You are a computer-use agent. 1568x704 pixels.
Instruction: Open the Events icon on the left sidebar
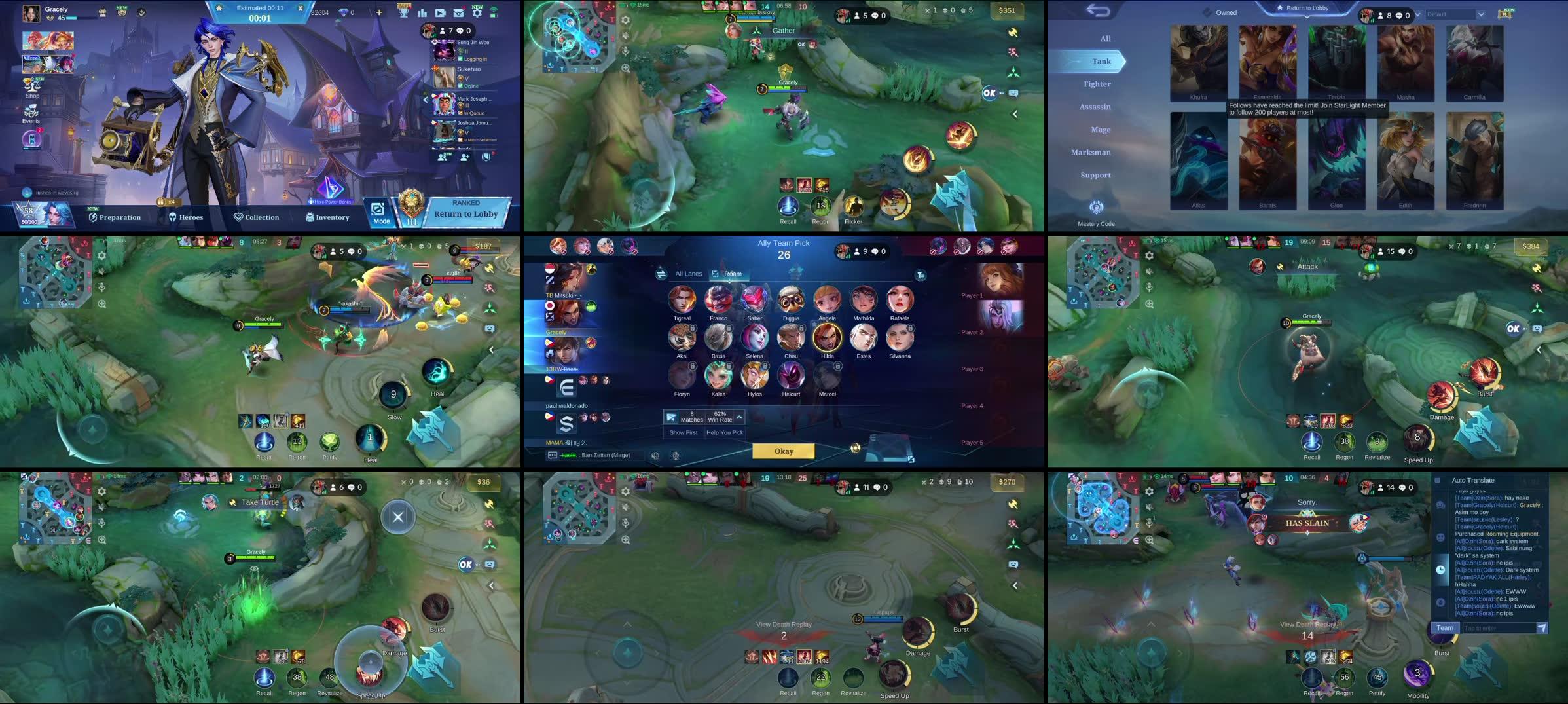click(x=31, y=113)
